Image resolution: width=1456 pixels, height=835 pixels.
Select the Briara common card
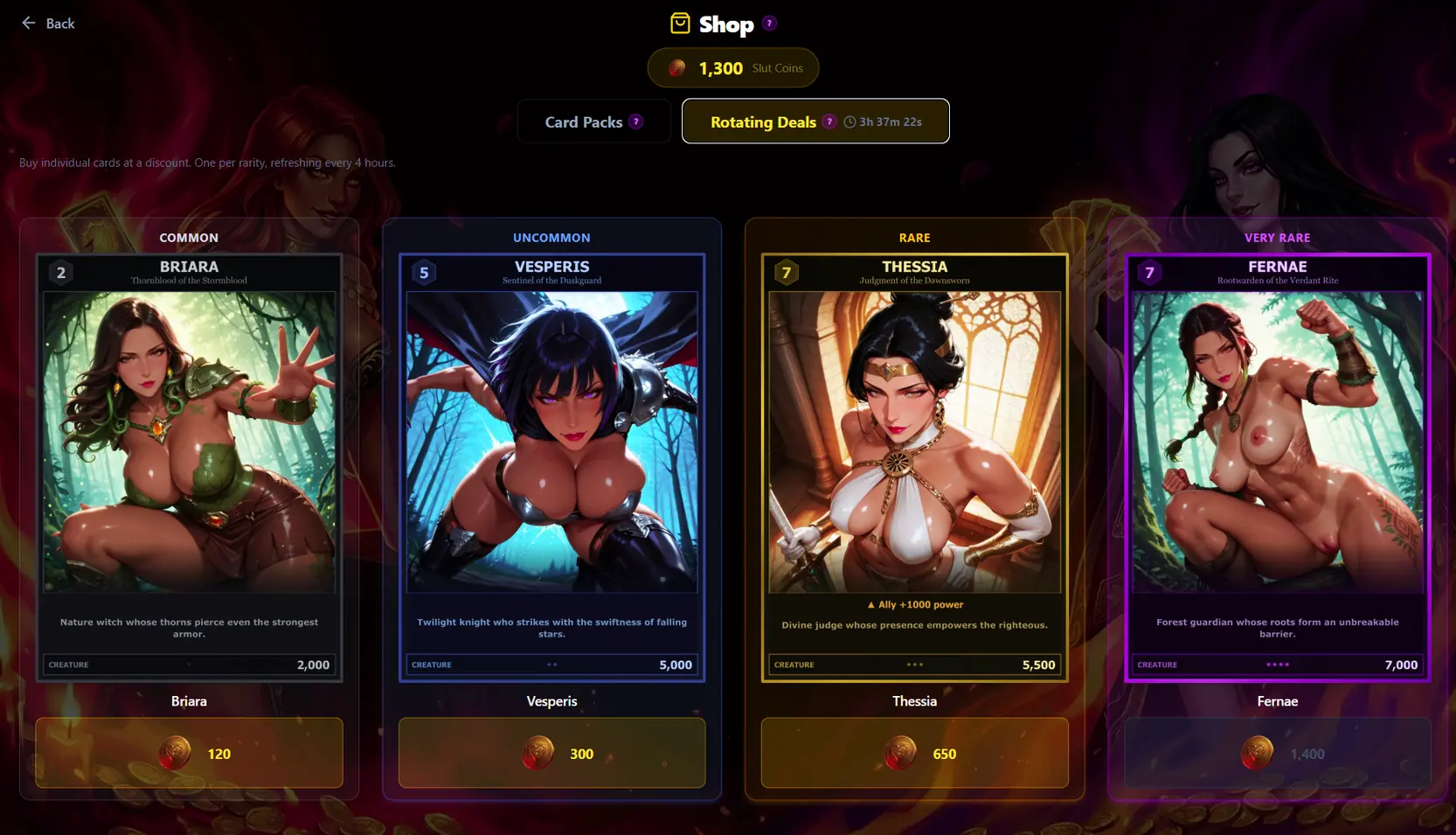pos(189,467)
